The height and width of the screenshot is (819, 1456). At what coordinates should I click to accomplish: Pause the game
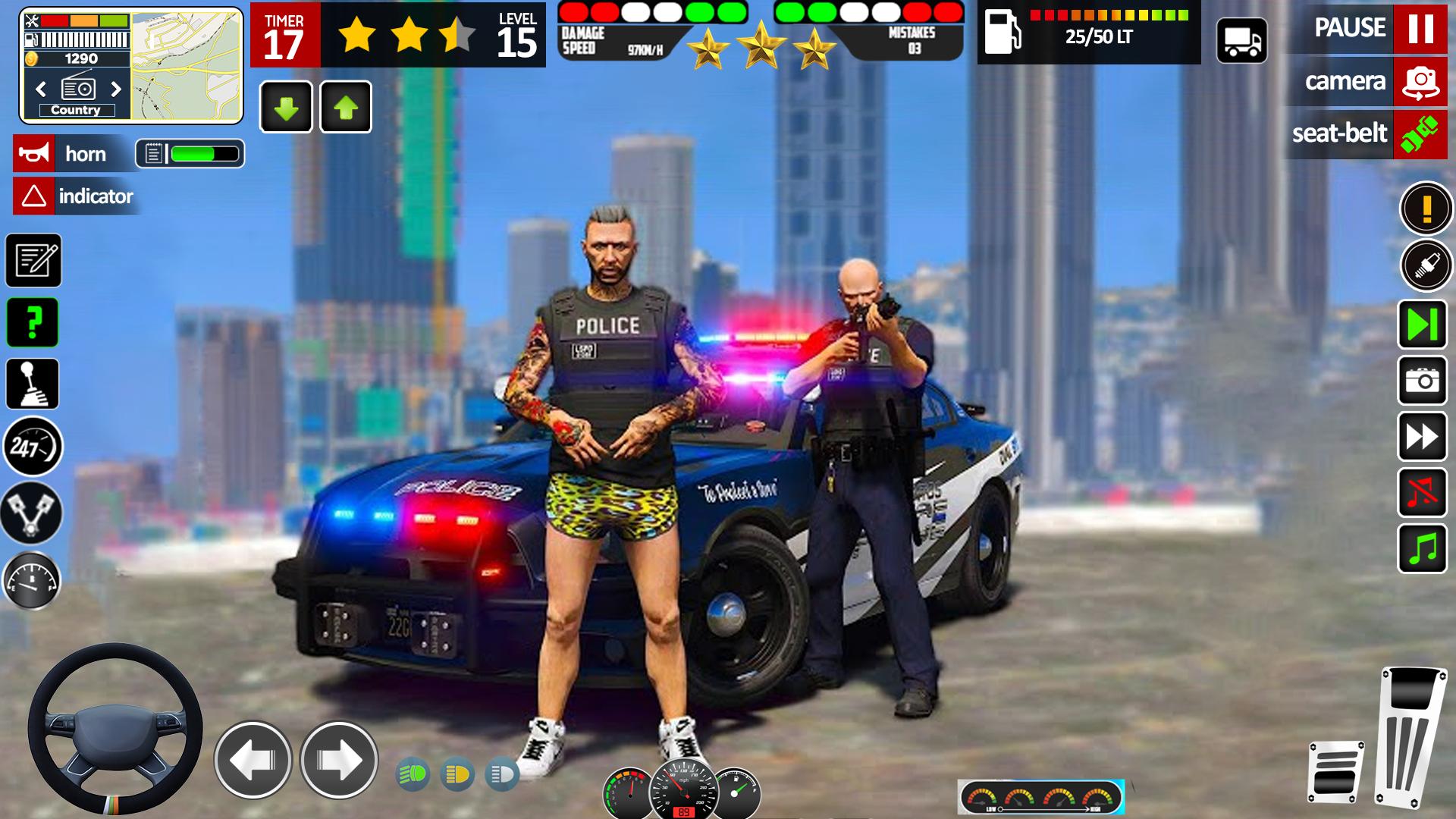(x=1420, y=29)
